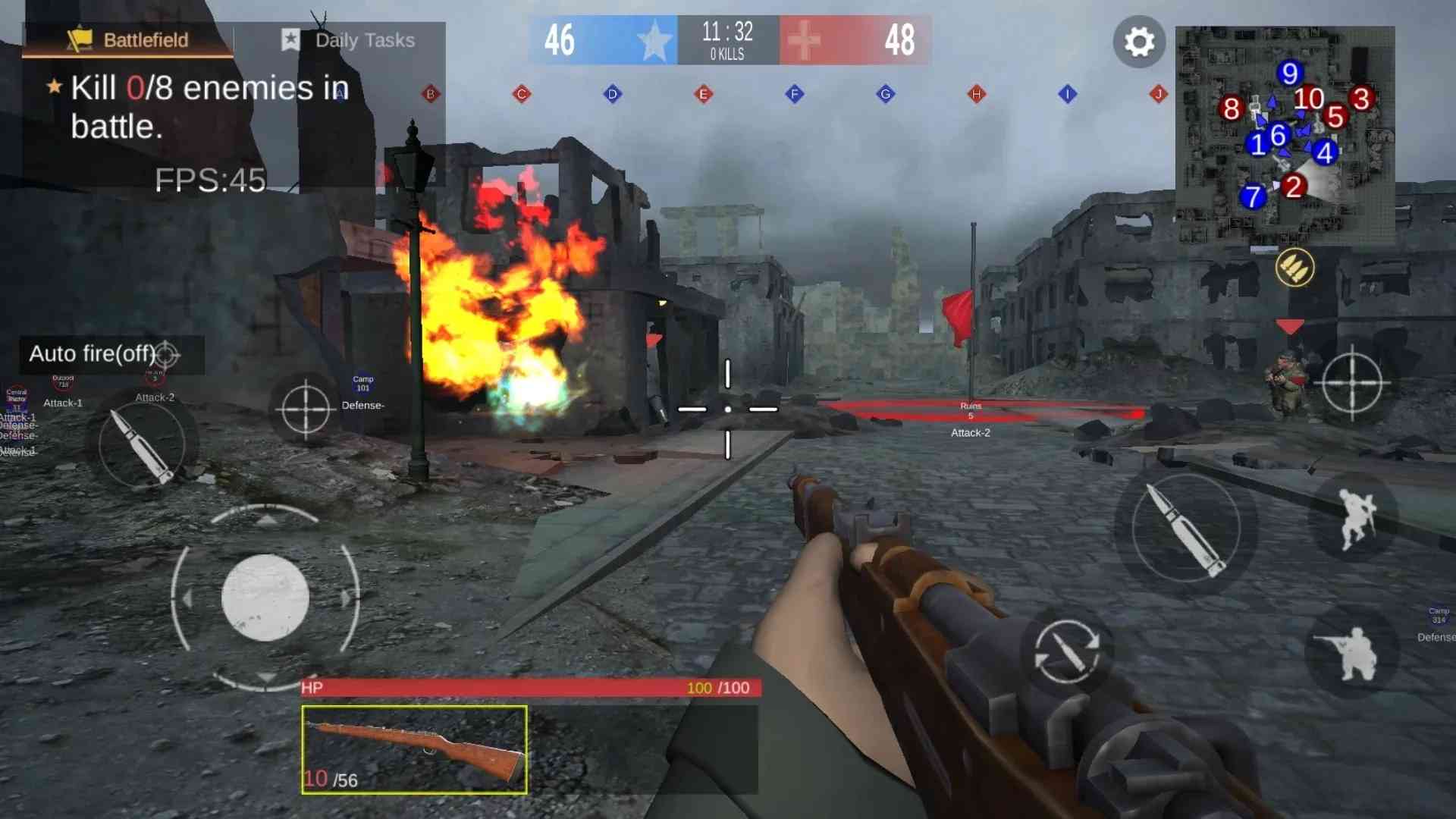Image resolution: width=1456 pixels, height=819 pixels.
Task: Switch to the Battlefield tab
Action: (x=127, y=39)
